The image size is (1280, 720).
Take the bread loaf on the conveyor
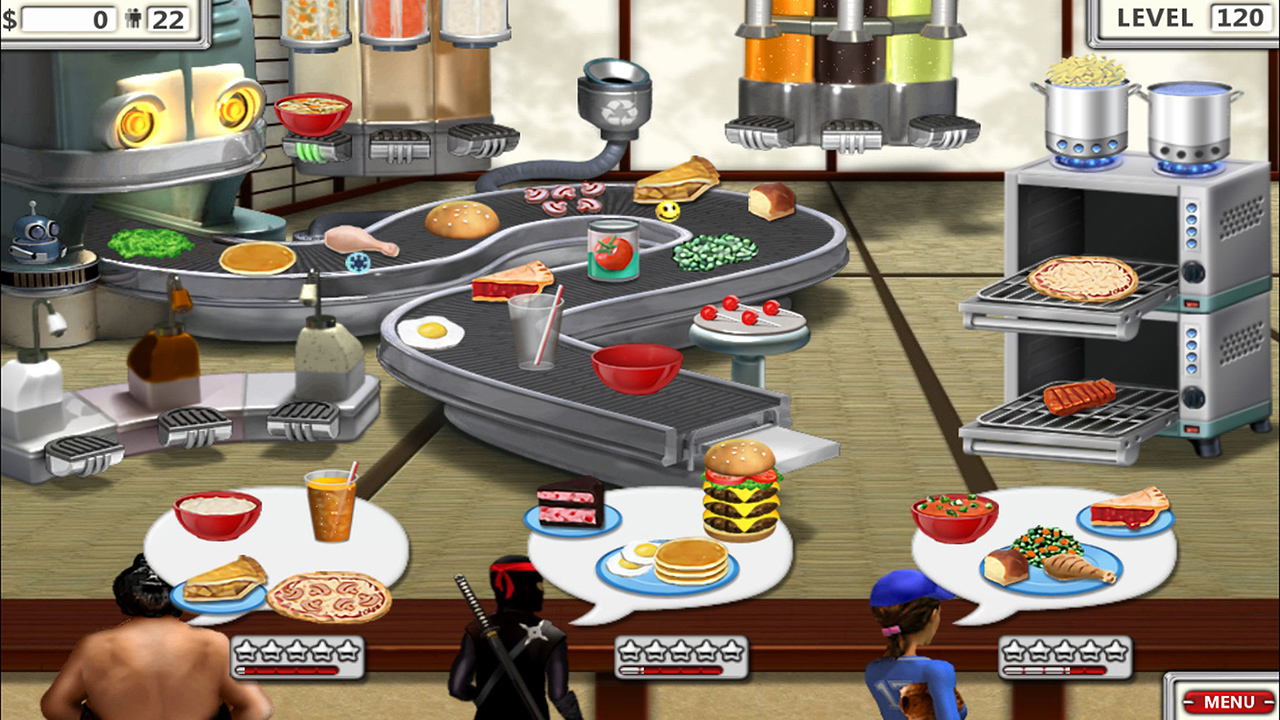point(771,200)
